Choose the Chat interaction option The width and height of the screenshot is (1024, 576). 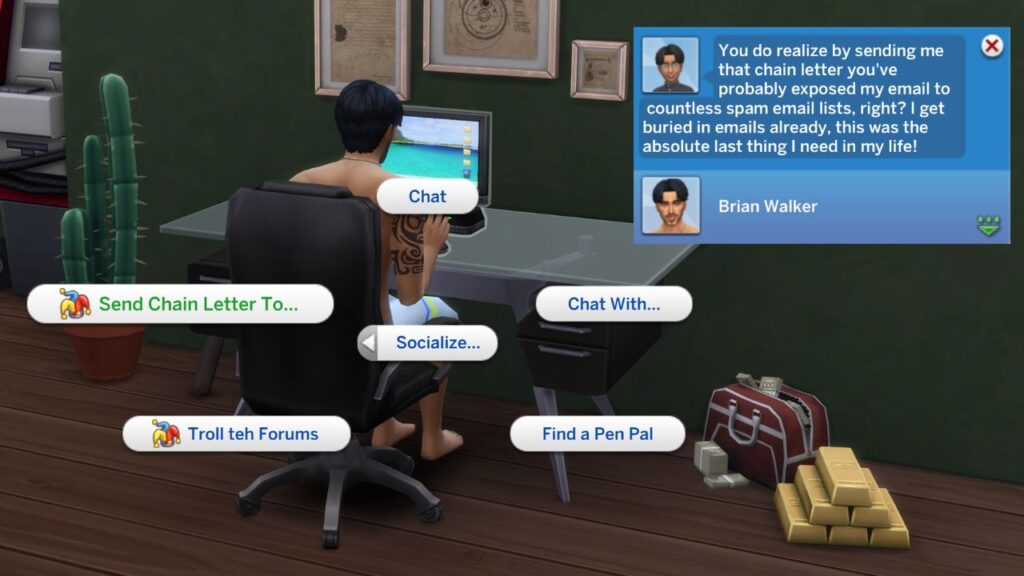coord(427,196)
